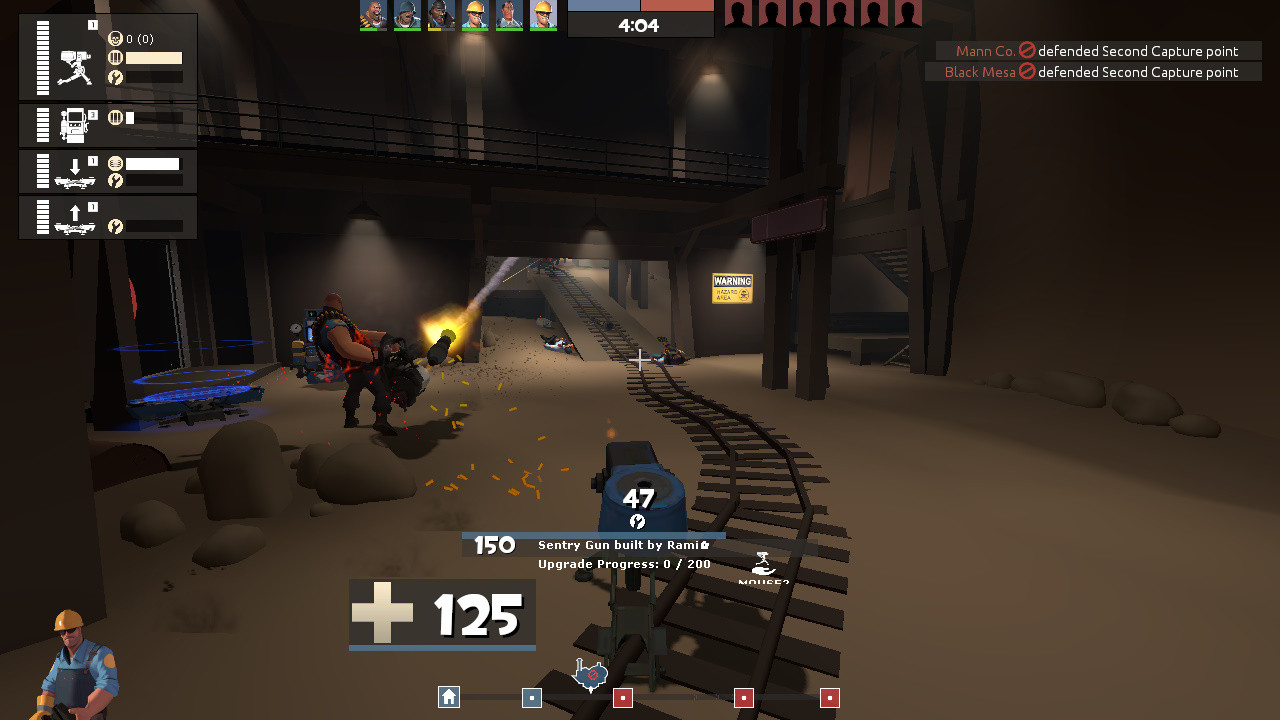Screen dimensions: 1280x720
Task: Click the Dispenser building icon
Action: 75,125
